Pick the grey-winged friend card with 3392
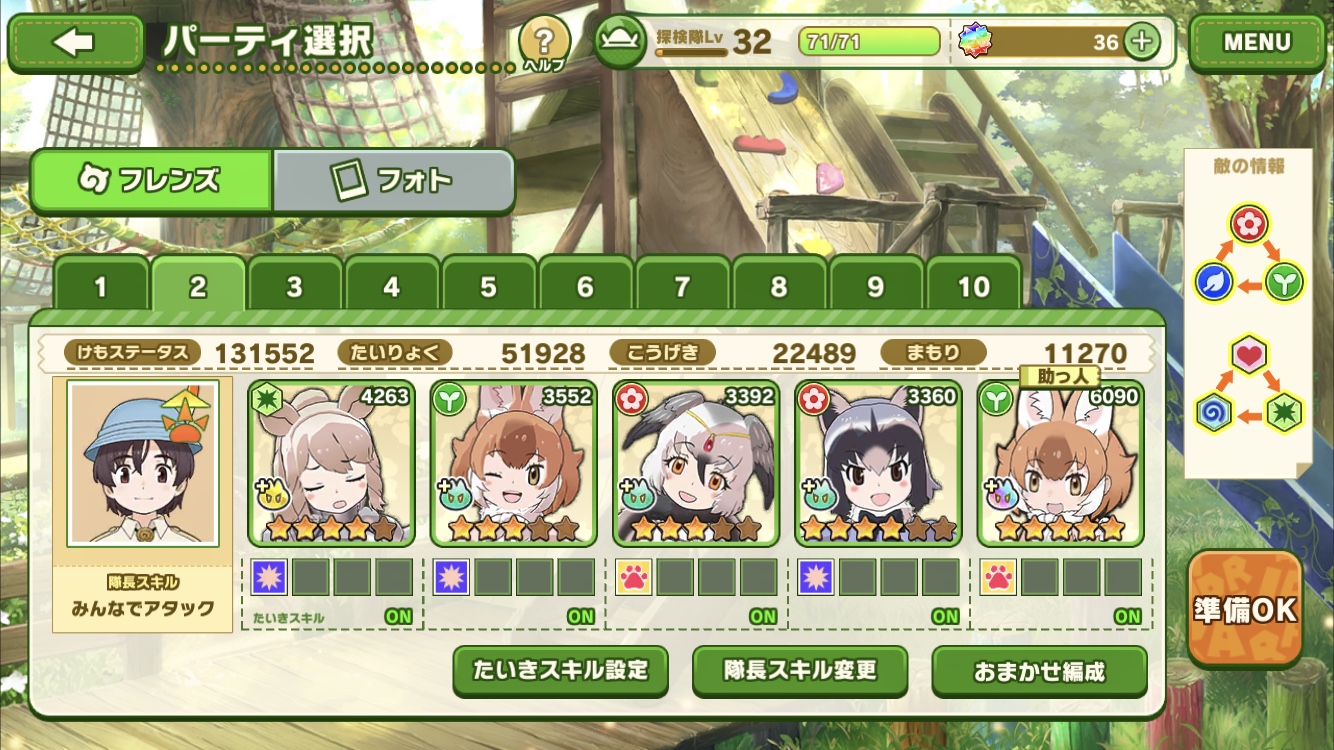This screenshot has width=1334, height=750. [695, 462]
